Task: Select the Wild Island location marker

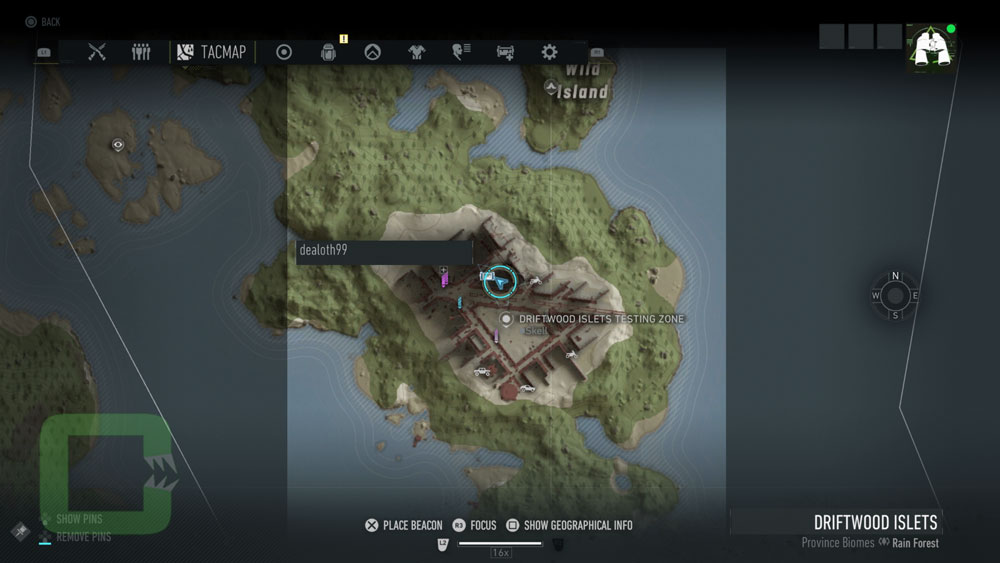Action: (x=550, y=88)
